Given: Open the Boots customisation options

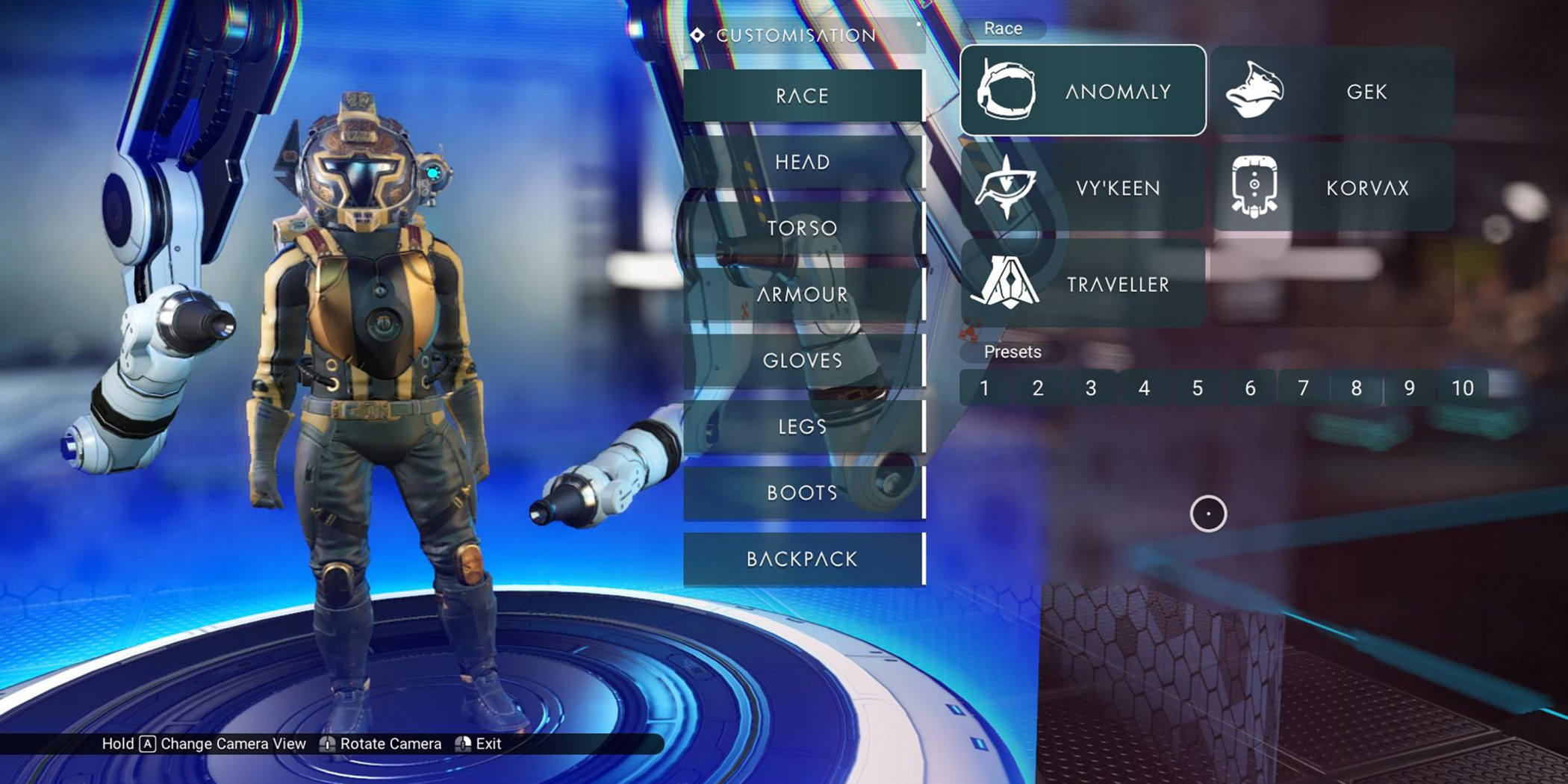Looking at the screenshot, I should point(803,493).
